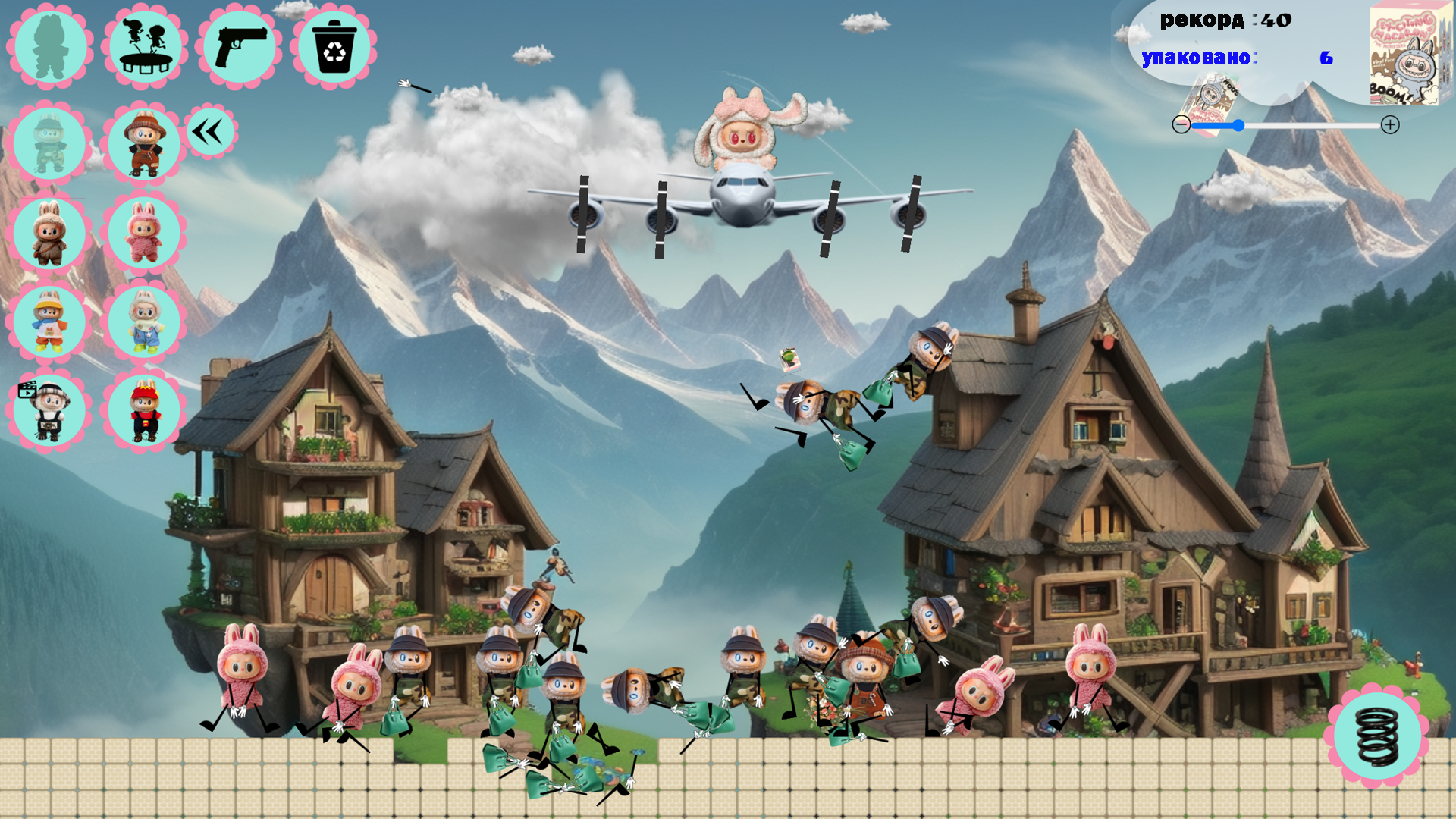Click the yellow-hat Labubu character option
This screenshot has height=819, width=1456.
pos(48,322)
